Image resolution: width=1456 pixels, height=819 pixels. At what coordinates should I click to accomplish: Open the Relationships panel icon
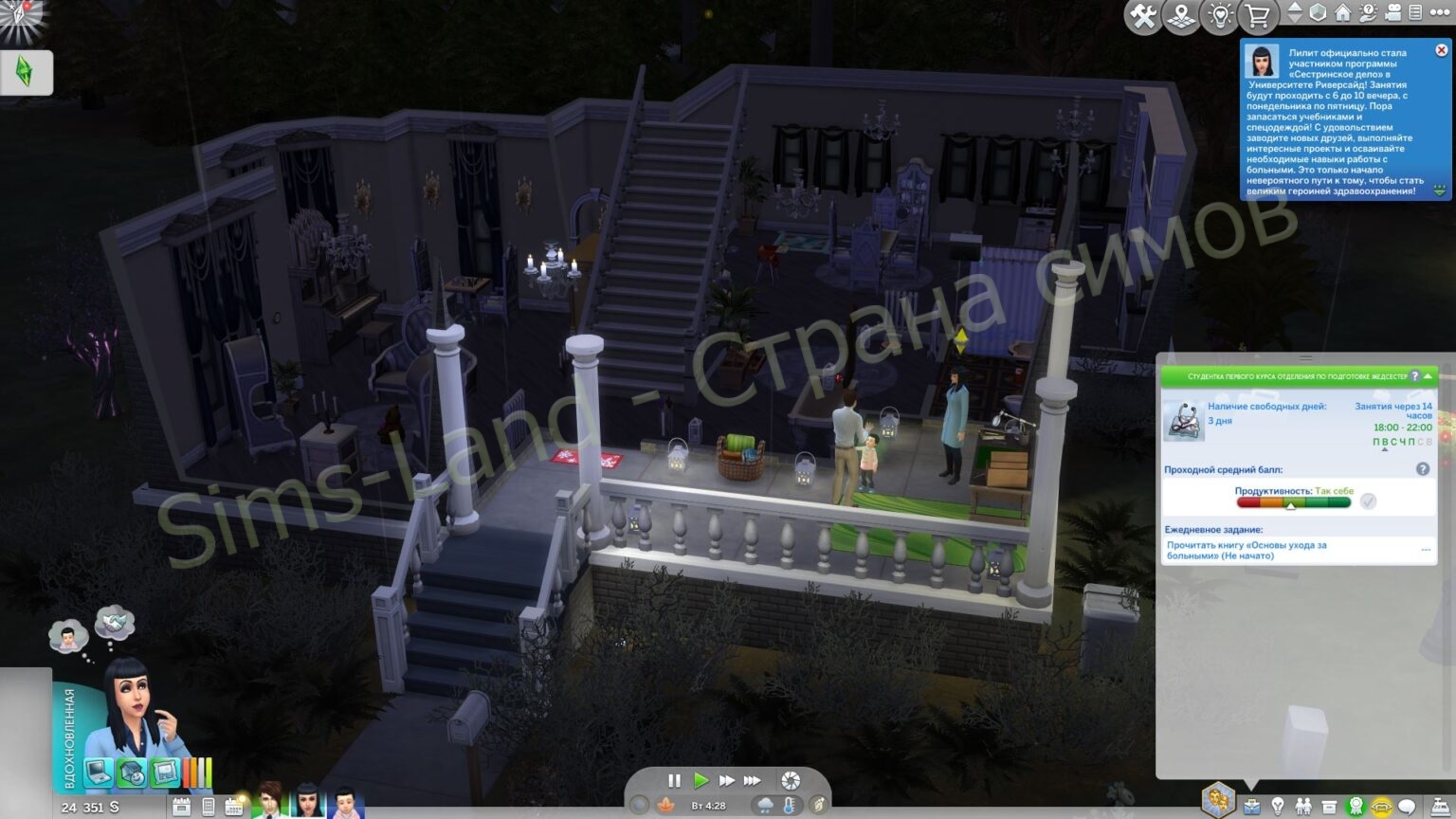(1303, 805)
